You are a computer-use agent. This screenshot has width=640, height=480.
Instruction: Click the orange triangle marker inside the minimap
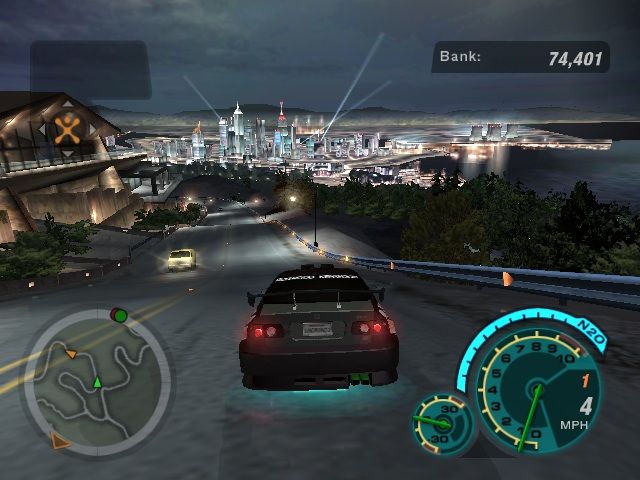(71, 353)
